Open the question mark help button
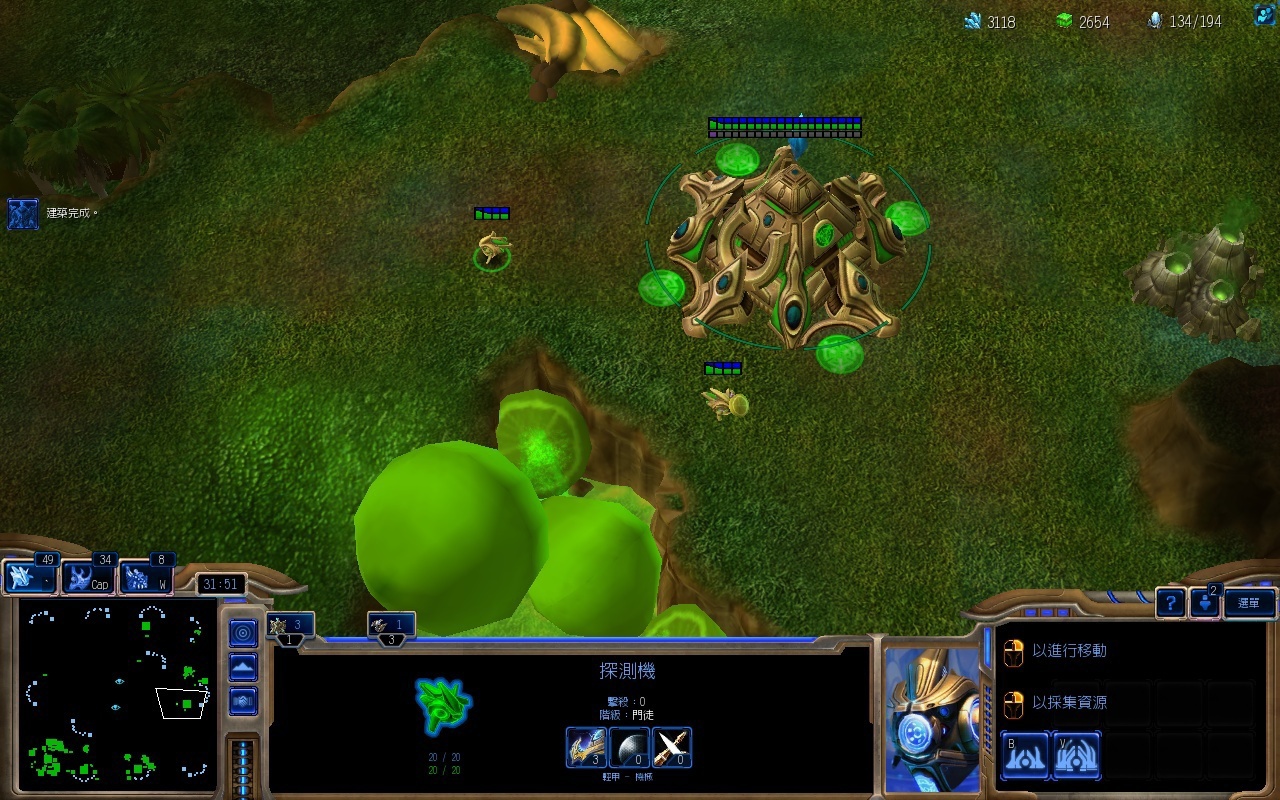The height and width of the screenshot is (800, 1280). point(1170,602)
